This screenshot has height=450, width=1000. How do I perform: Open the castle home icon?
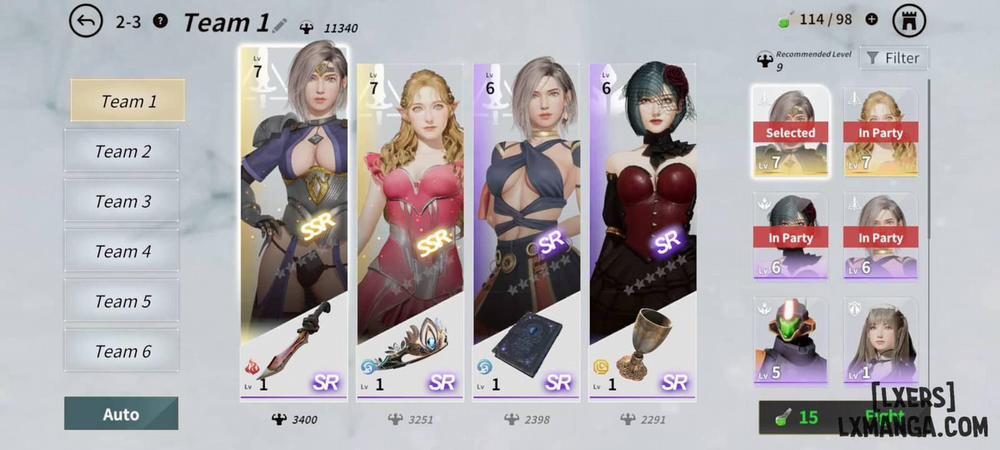point(909,19)
